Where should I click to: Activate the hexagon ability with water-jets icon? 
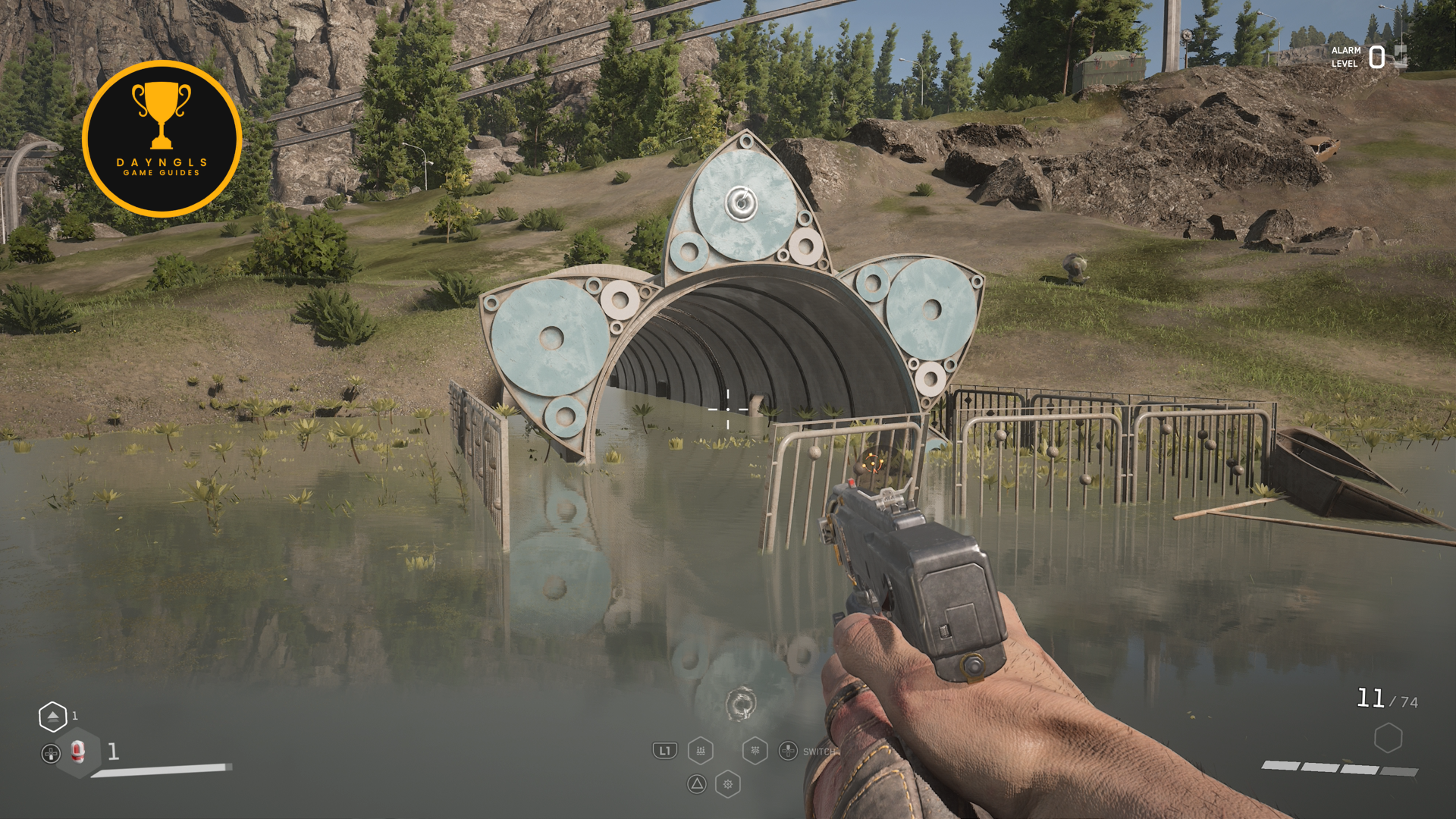point(701,751)
